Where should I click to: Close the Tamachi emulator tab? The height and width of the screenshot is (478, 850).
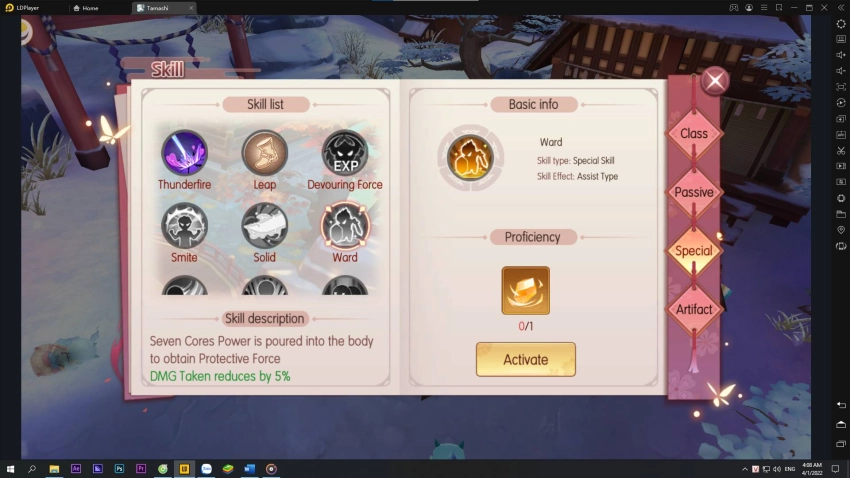(x=191, y=8)
